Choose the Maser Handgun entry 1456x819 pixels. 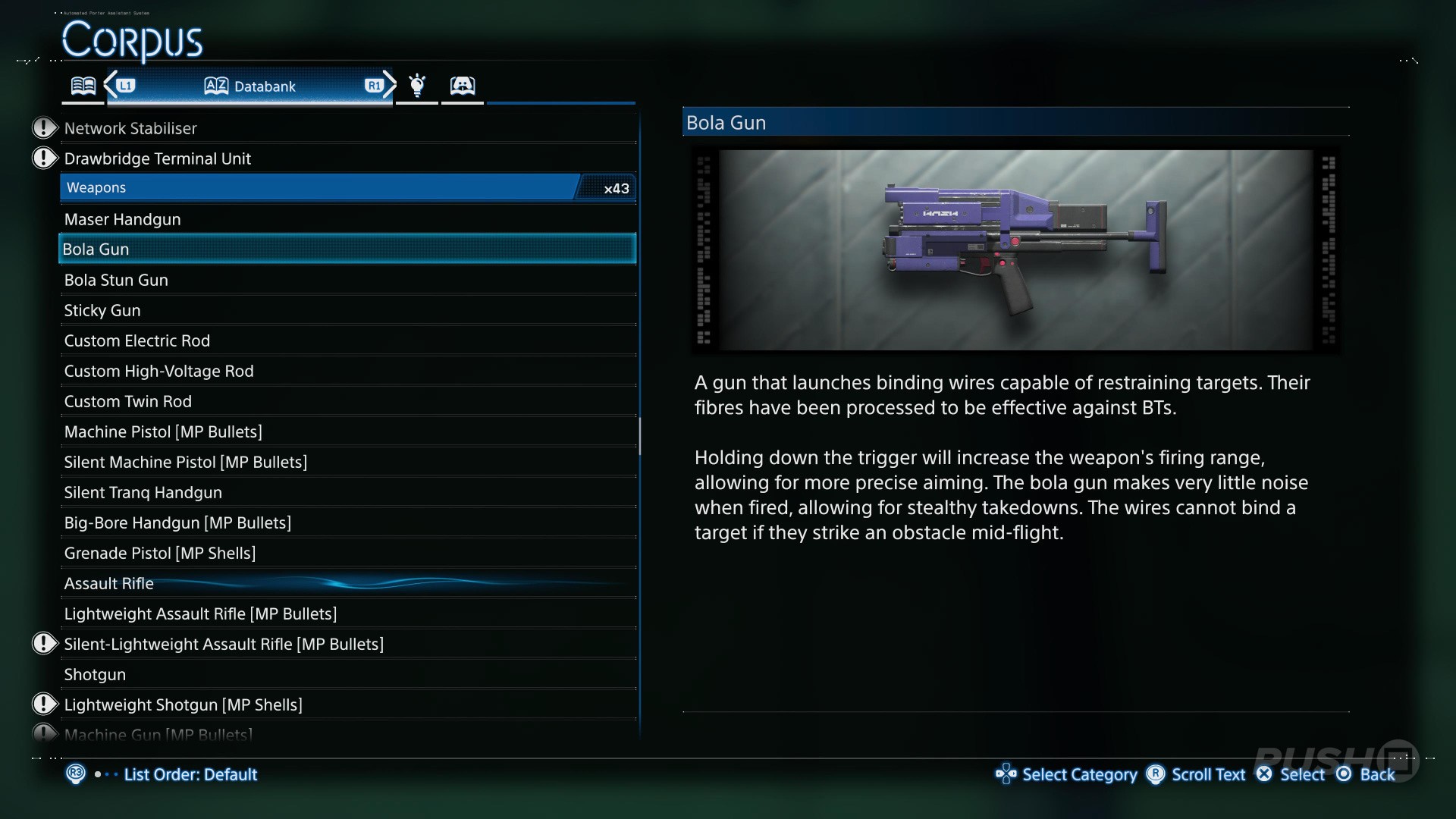point(123,219)
